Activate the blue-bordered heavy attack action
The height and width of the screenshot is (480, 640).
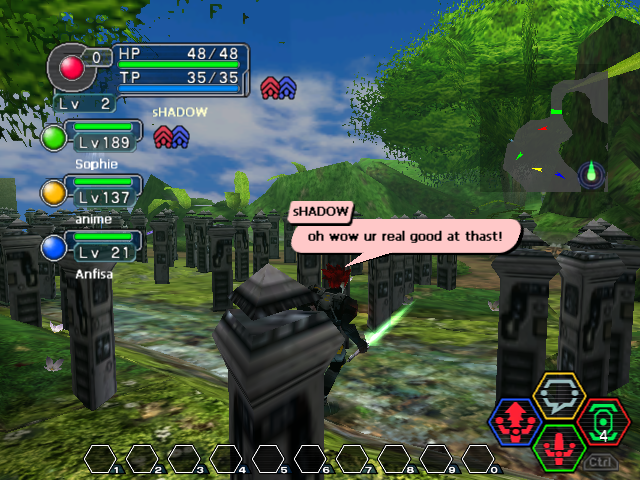516,422
